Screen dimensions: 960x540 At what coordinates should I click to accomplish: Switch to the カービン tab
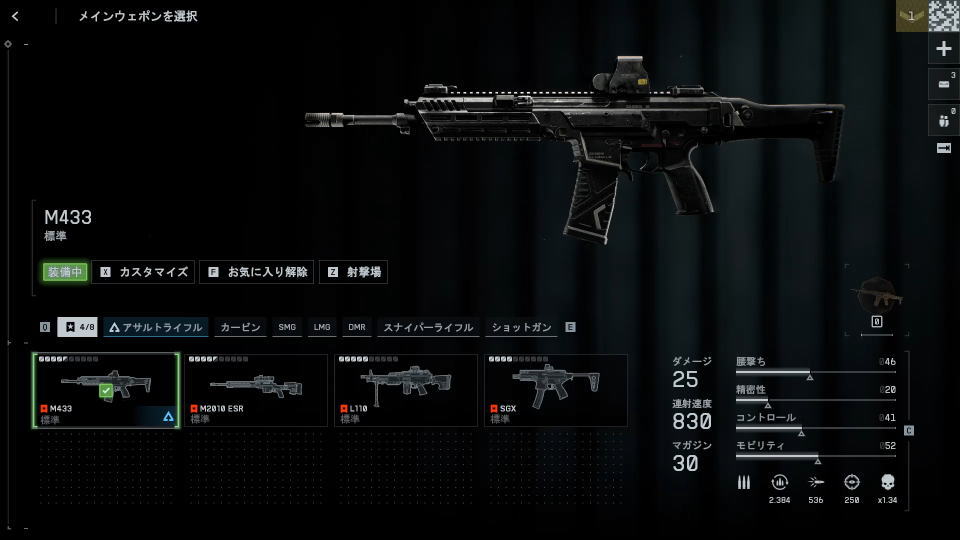point(240,327)
